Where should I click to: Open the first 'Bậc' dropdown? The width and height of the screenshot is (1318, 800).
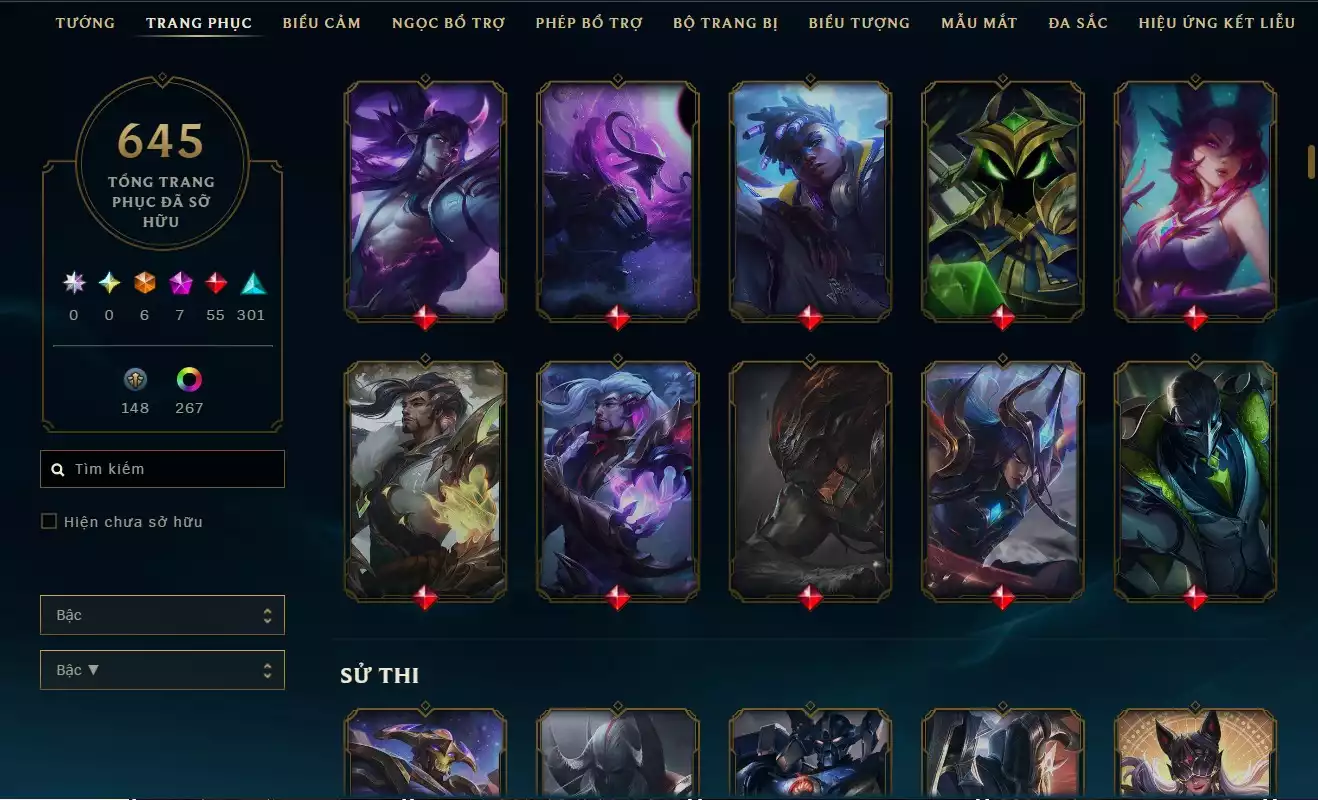[162, 615]
